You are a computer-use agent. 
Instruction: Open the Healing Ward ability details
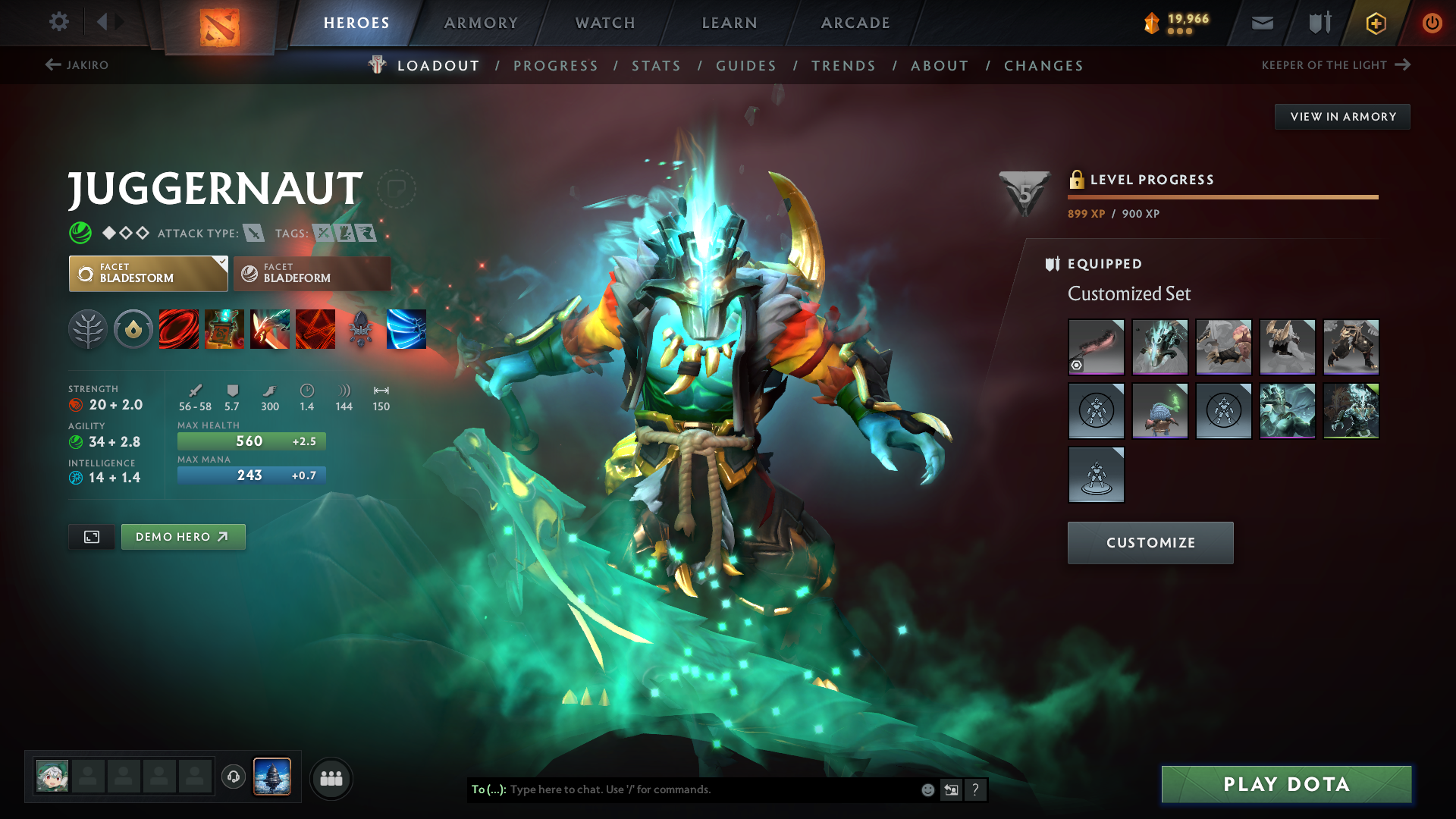pos(224,329)
